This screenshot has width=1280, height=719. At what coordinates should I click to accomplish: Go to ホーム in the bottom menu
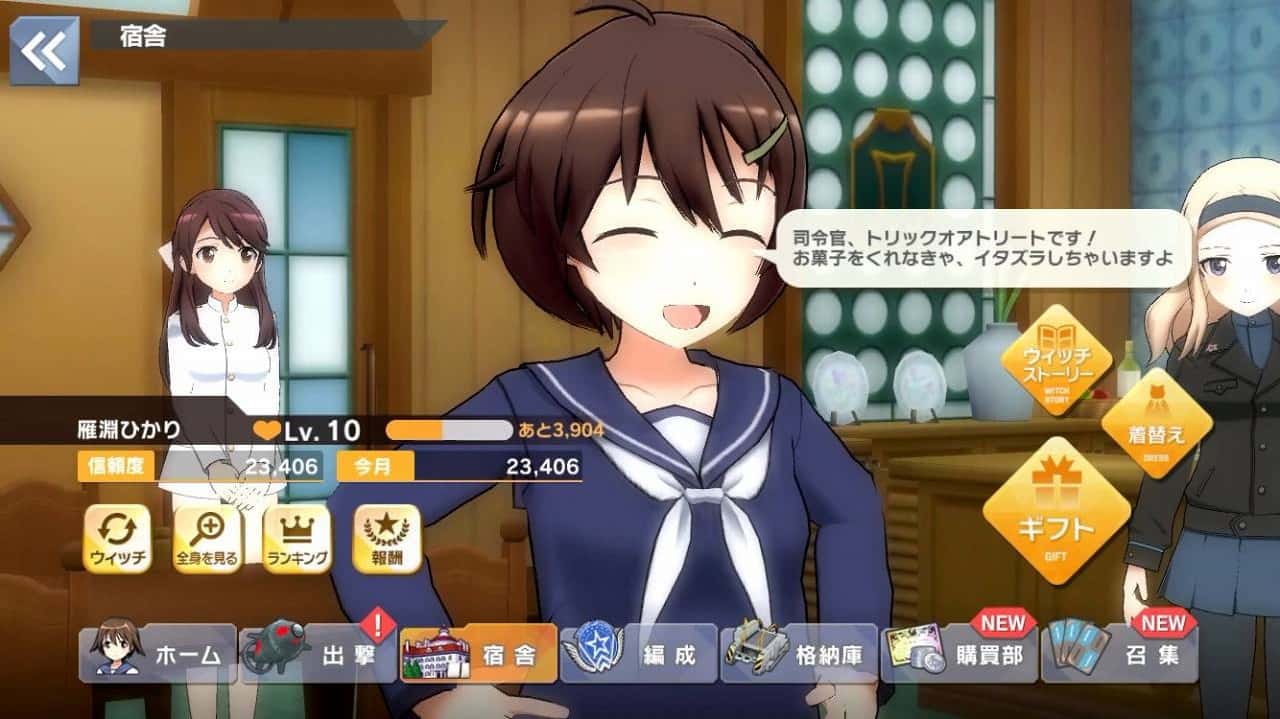(x=158, y=655)
